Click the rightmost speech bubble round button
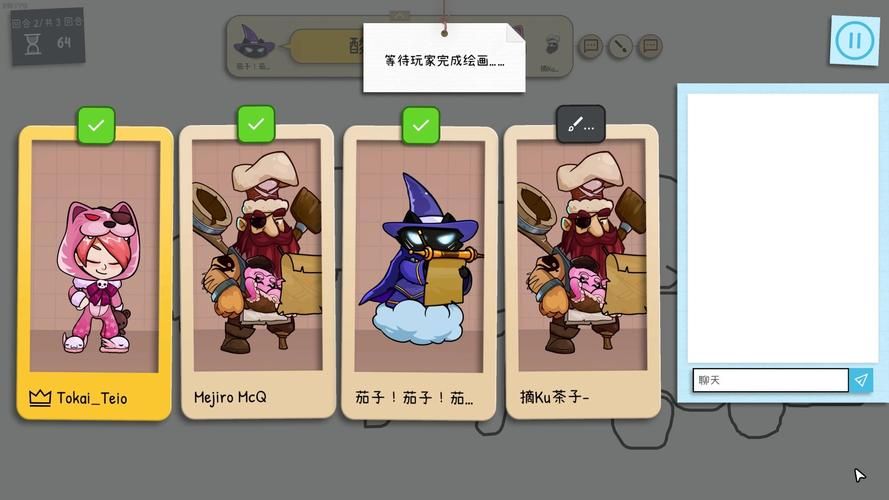This screenshot has height=500, width=889. coord(650,46)
